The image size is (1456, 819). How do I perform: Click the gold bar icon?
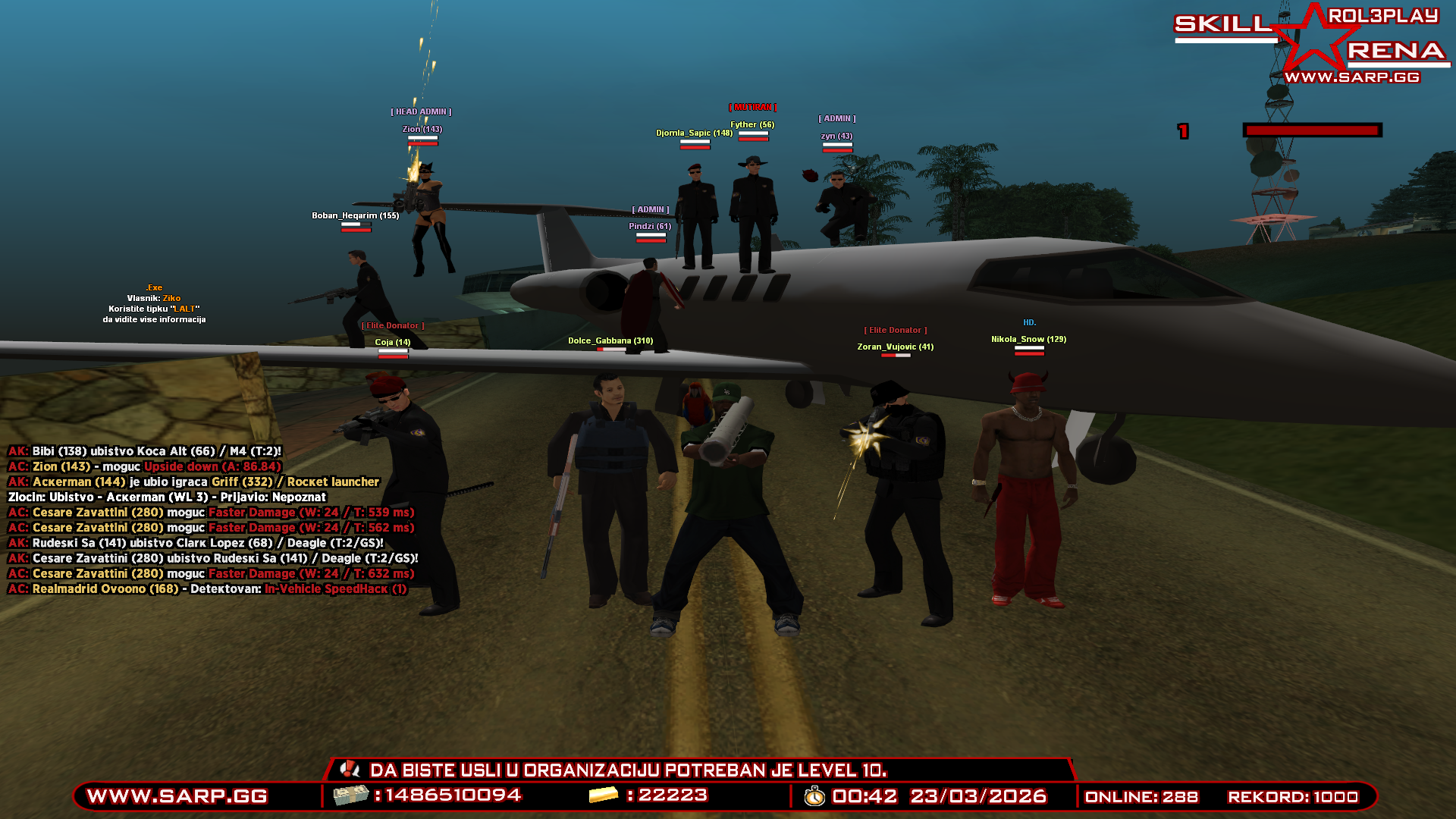604,795
